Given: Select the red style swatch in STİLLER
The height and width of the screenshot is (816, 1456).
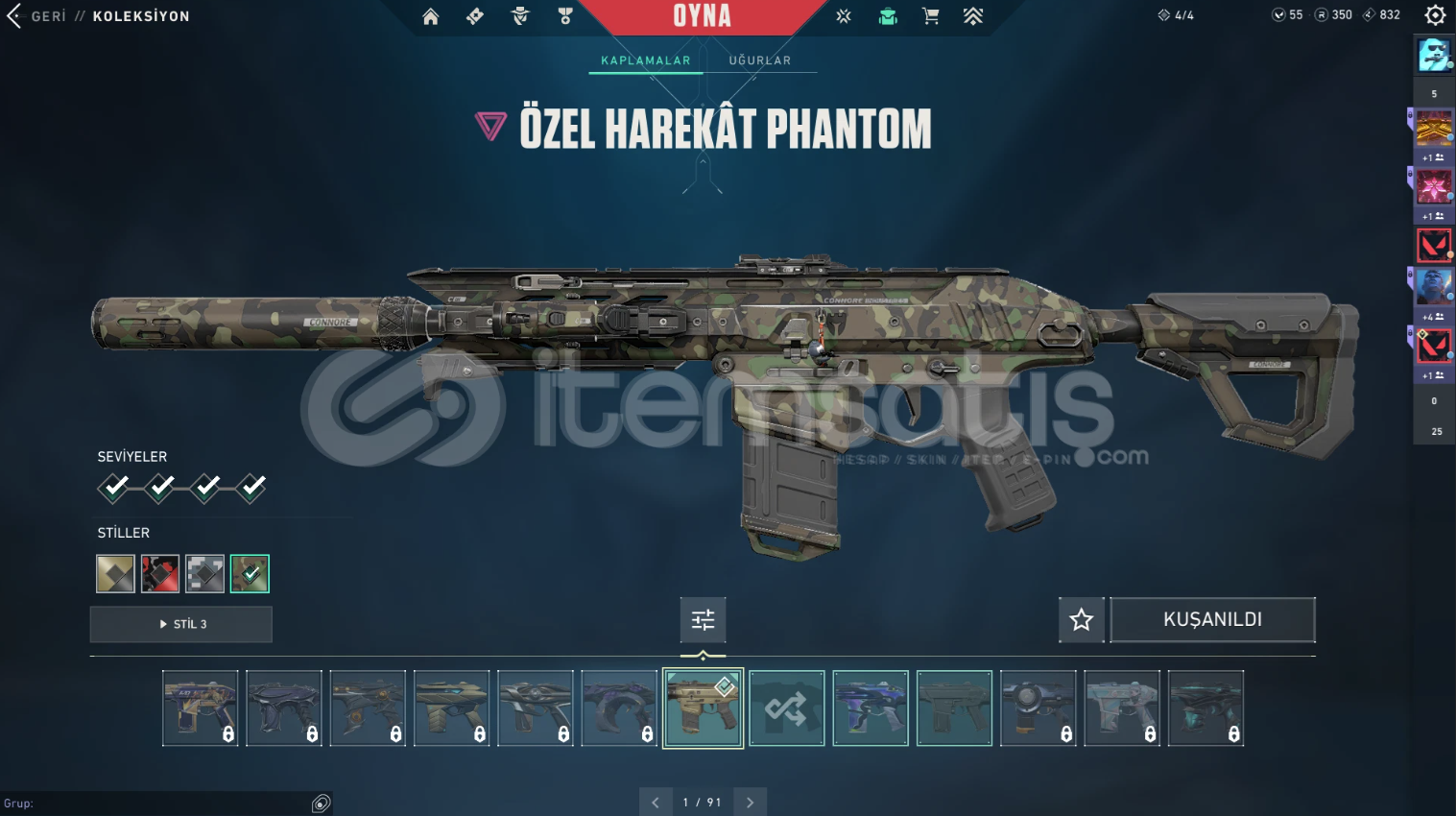Looking at the screenshot, I should pos(159,573).
